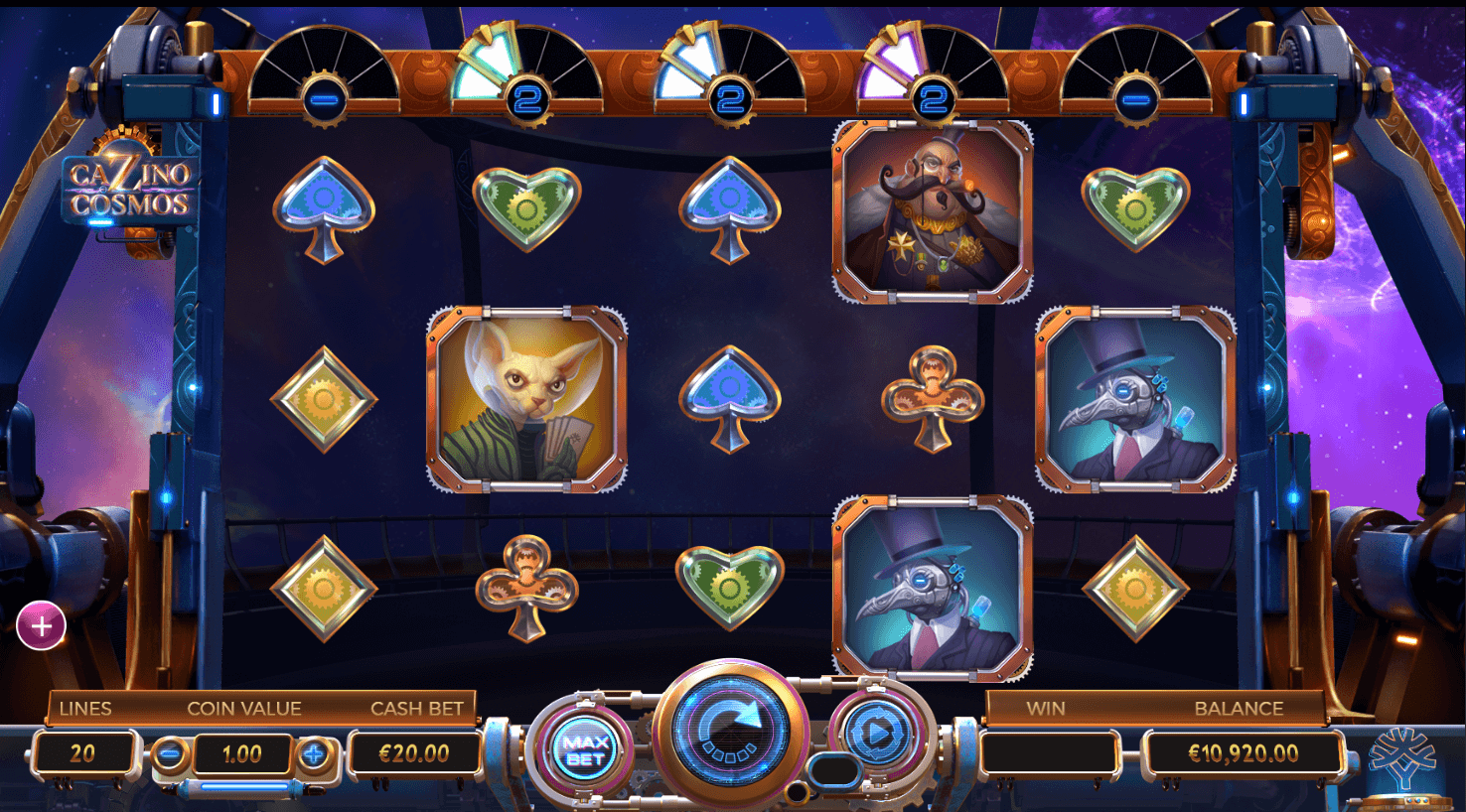The width and height of the screenshot is (1466, 812).
Task: Increase the coin value with plus
Action: tap(314, 754)
